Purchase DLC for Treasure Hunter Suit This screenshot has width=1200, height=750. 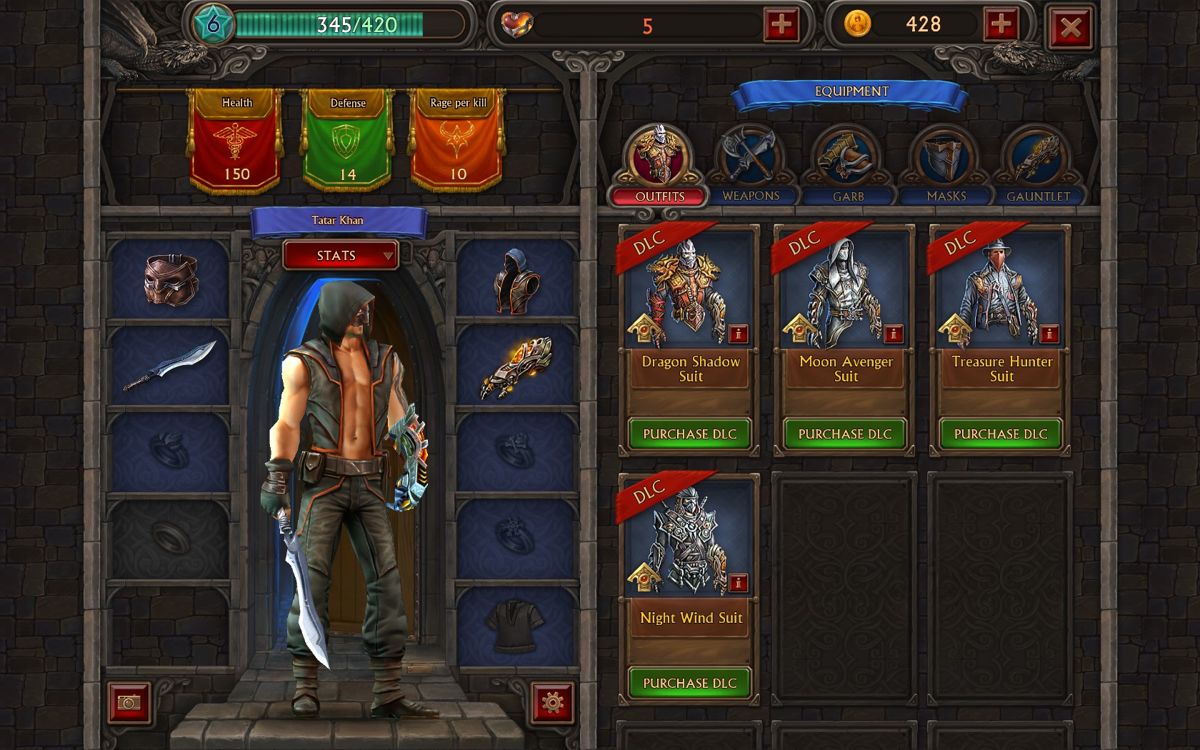pyautogui.click(x=1001, y=434)
